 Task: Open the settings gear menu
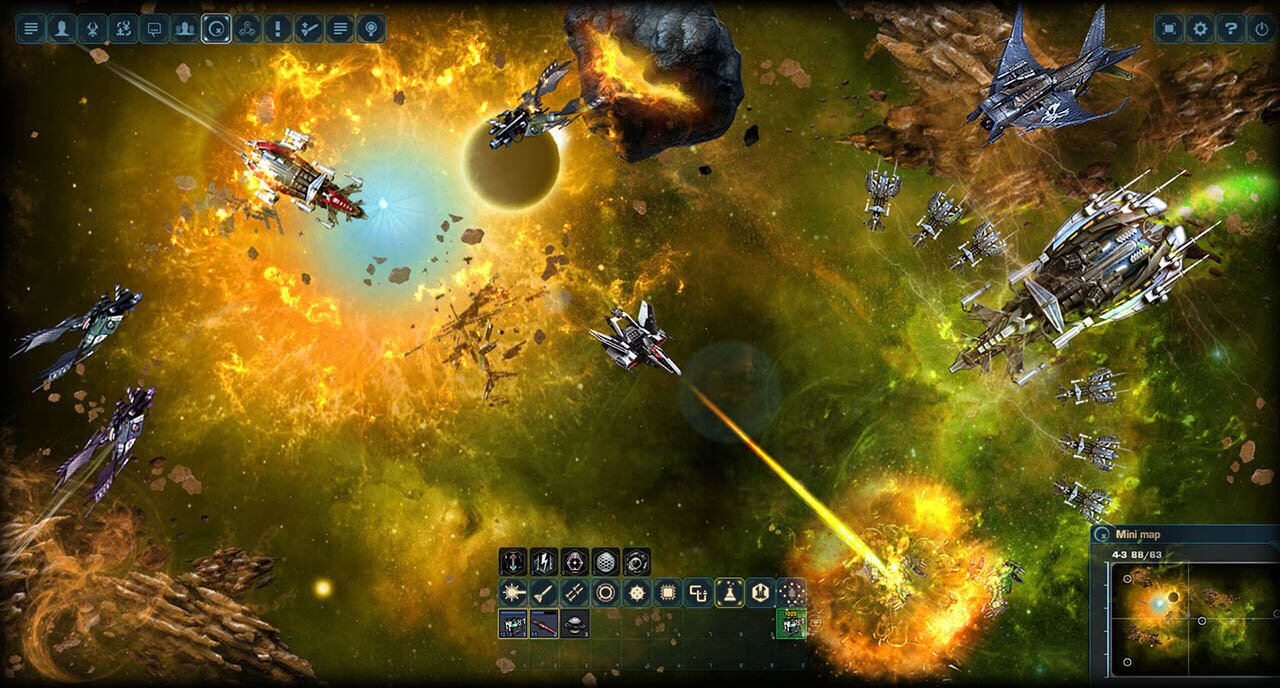click(1200, 28)
